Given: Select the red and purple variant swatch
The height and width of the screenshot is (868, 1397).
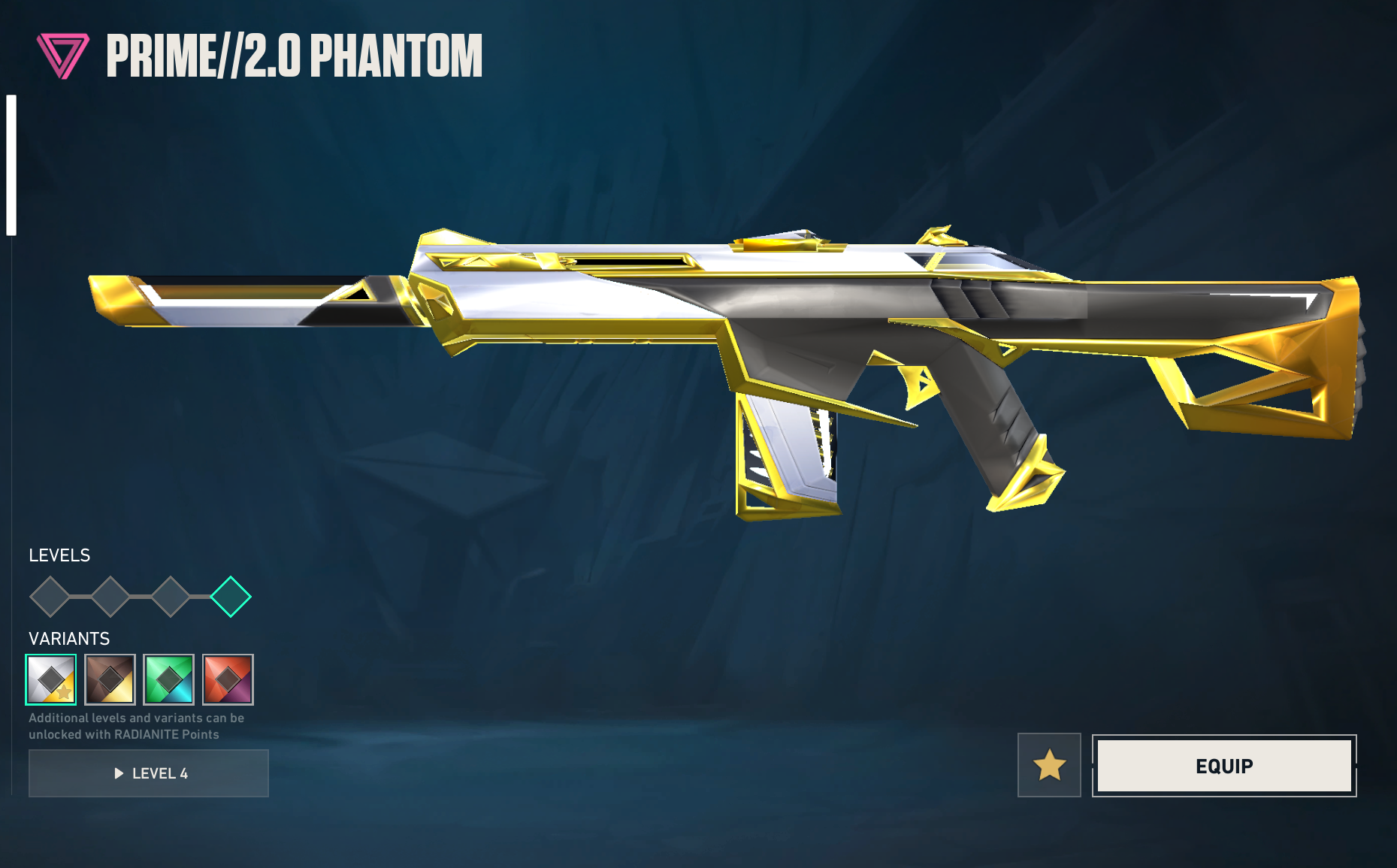Looking at the screenshot, I should pos(228,679).
